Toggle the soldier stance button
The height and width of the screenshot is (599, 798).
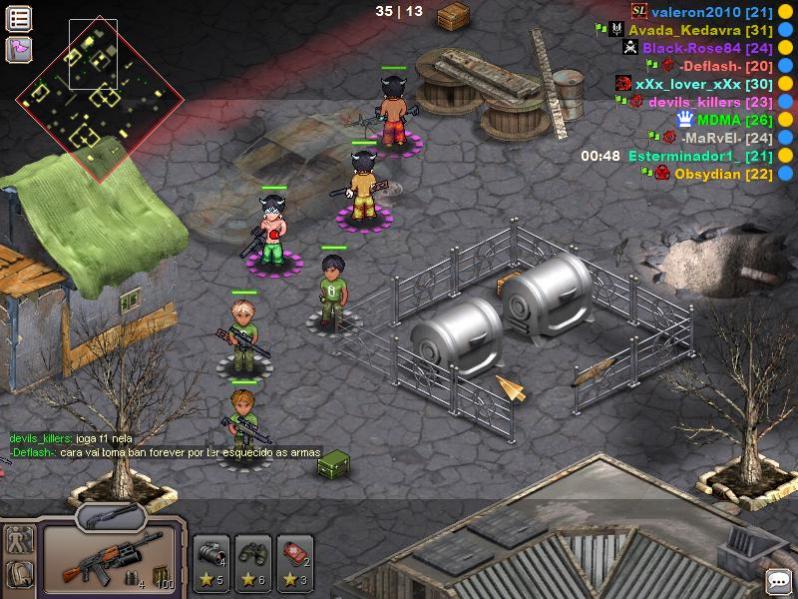pyautogui.click(x=19, y=541)
